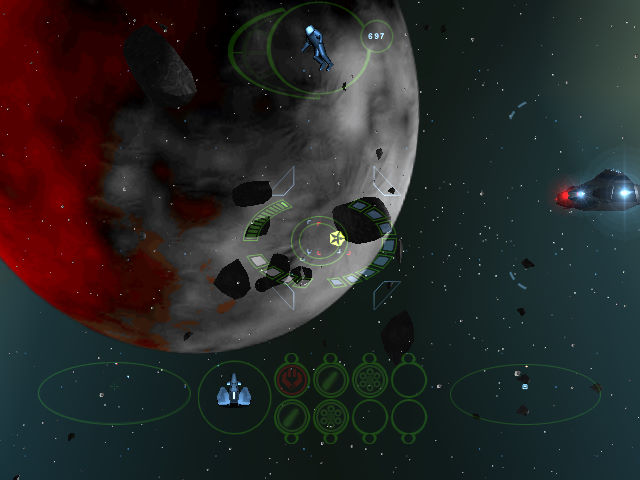Click the radar oval beside the empty weapon slots

524,392
